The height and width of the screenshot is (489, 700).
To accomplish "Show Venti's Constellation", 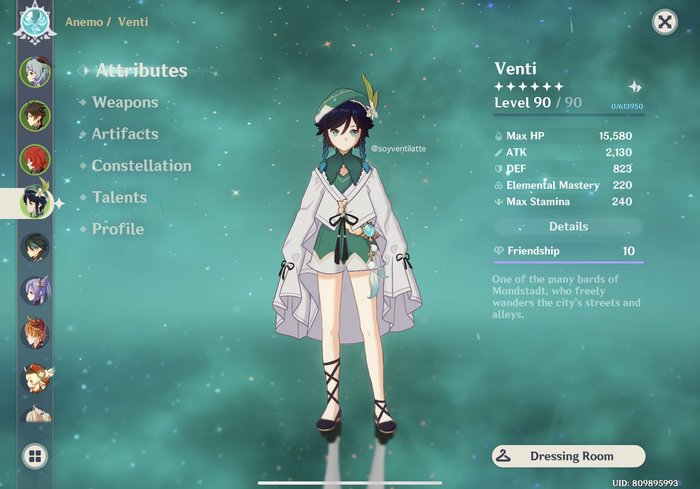I will [141, 166].
